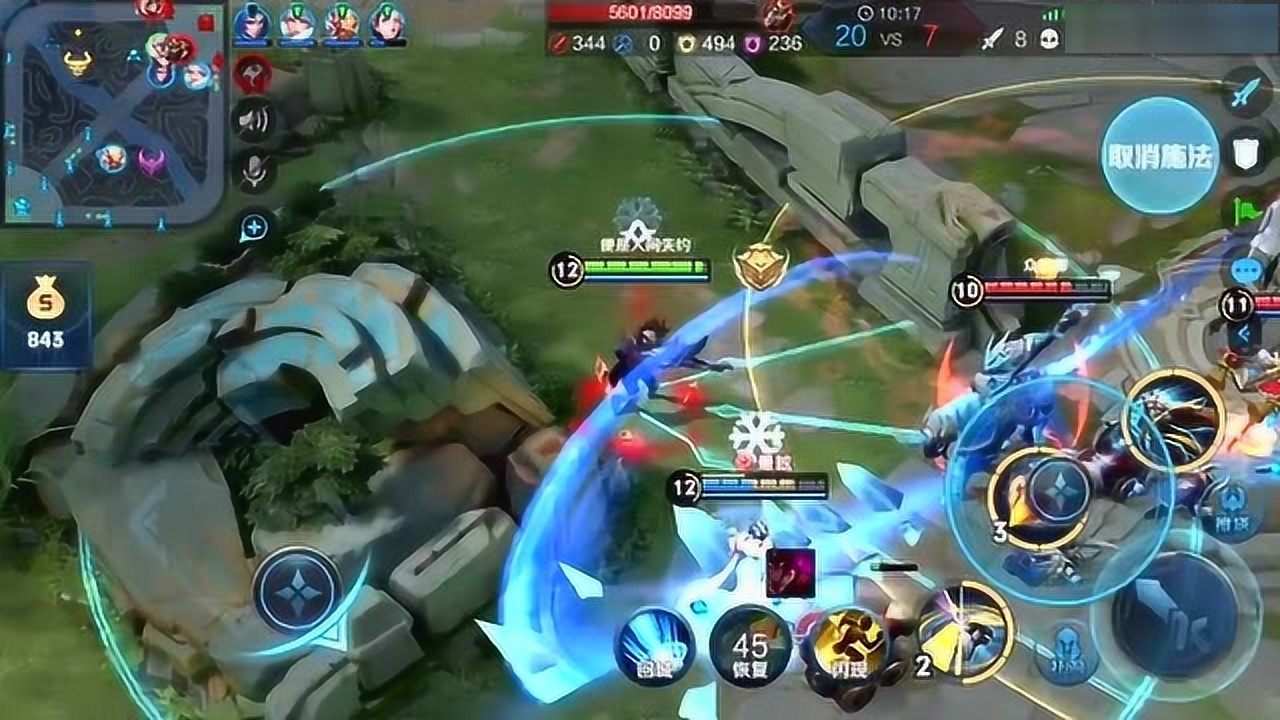
Task: Use the 回城 recall spell
Action: 654,643
